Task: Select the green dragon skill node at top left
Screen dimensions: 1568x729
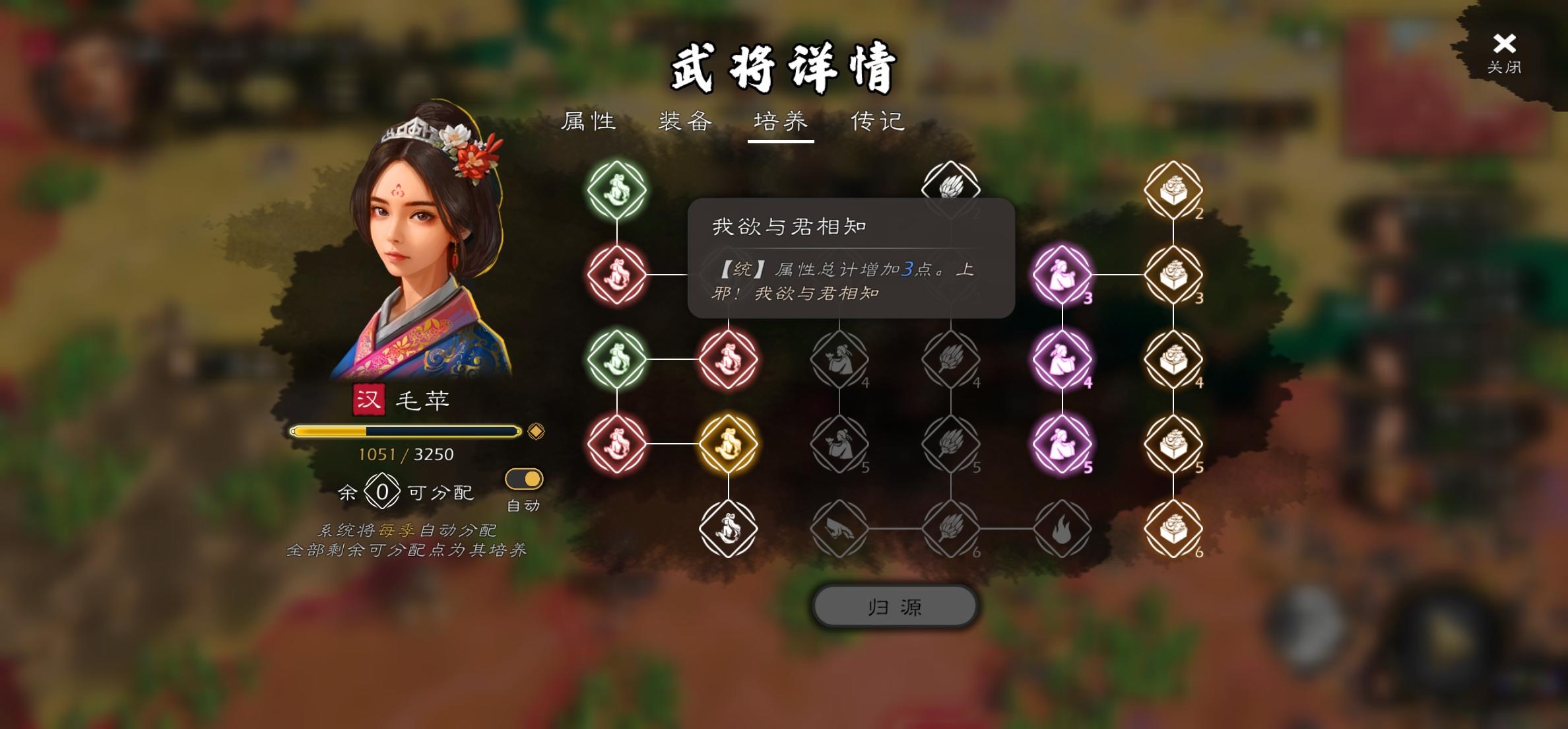Action: tap(616, 189)
